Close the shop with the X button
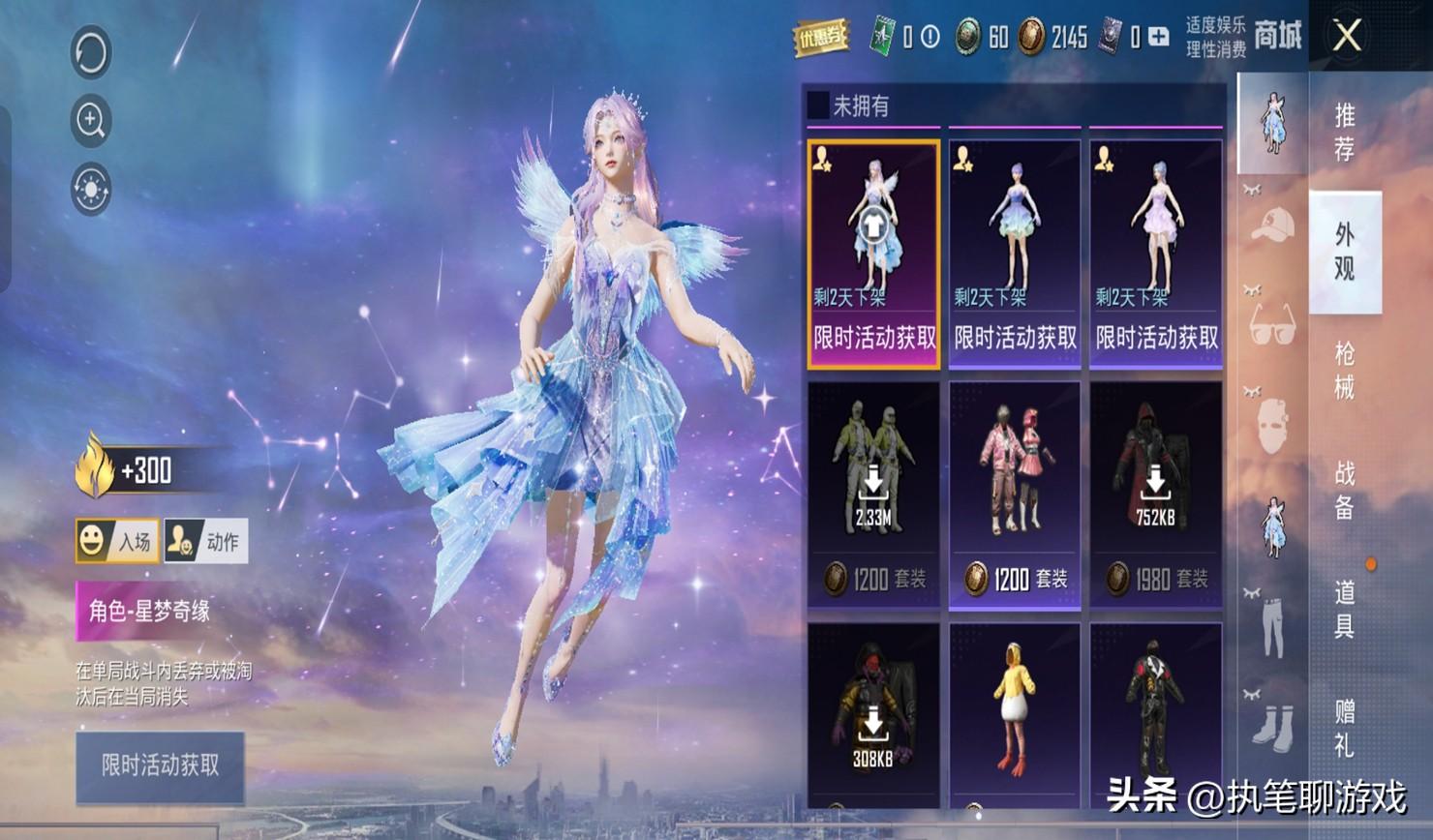Image resolution: width=1433 pixels, height=840 pixels. (1347, 37)
